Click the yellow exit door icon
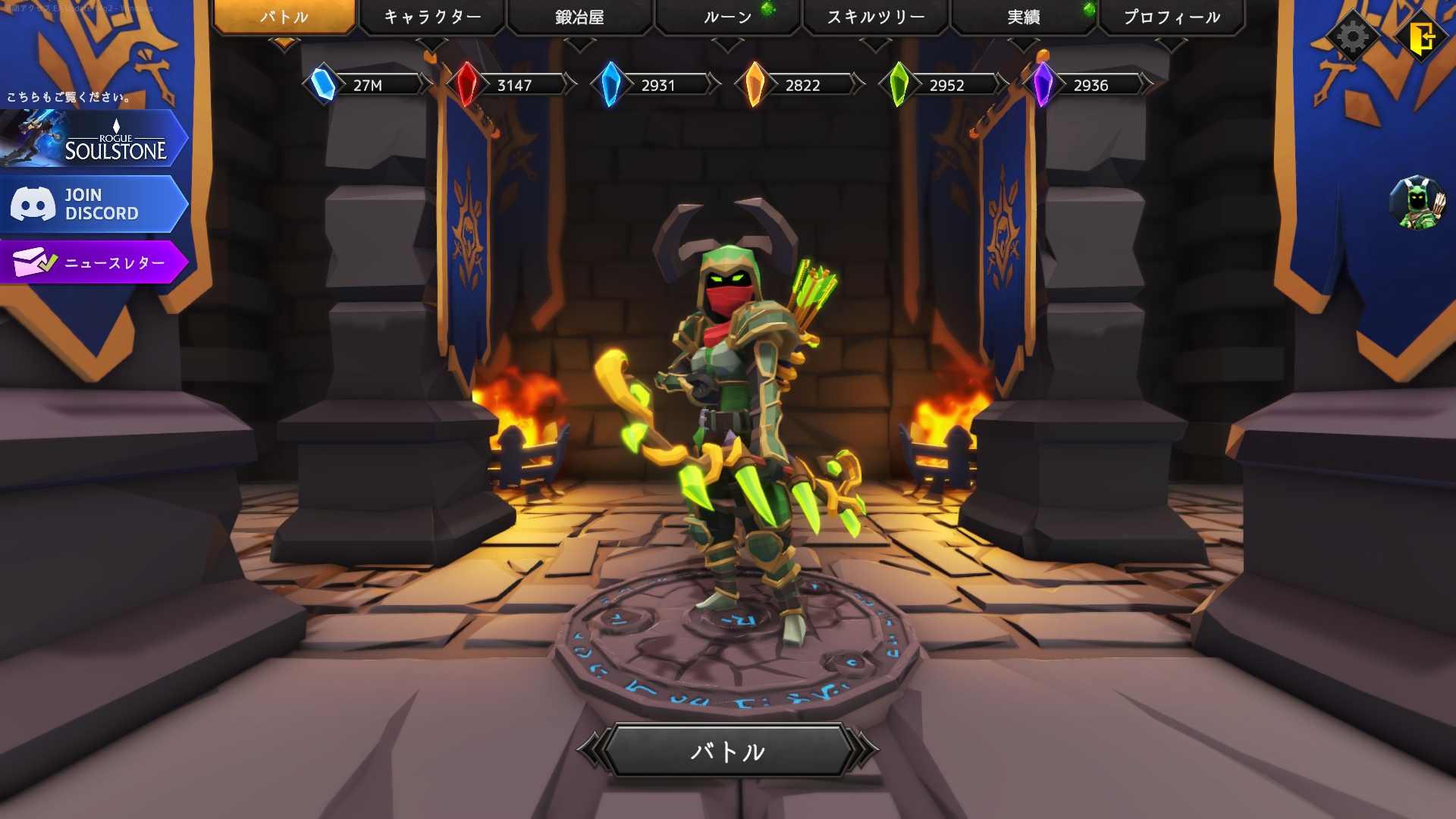The image size is (1456, 819). [1422, 36]
